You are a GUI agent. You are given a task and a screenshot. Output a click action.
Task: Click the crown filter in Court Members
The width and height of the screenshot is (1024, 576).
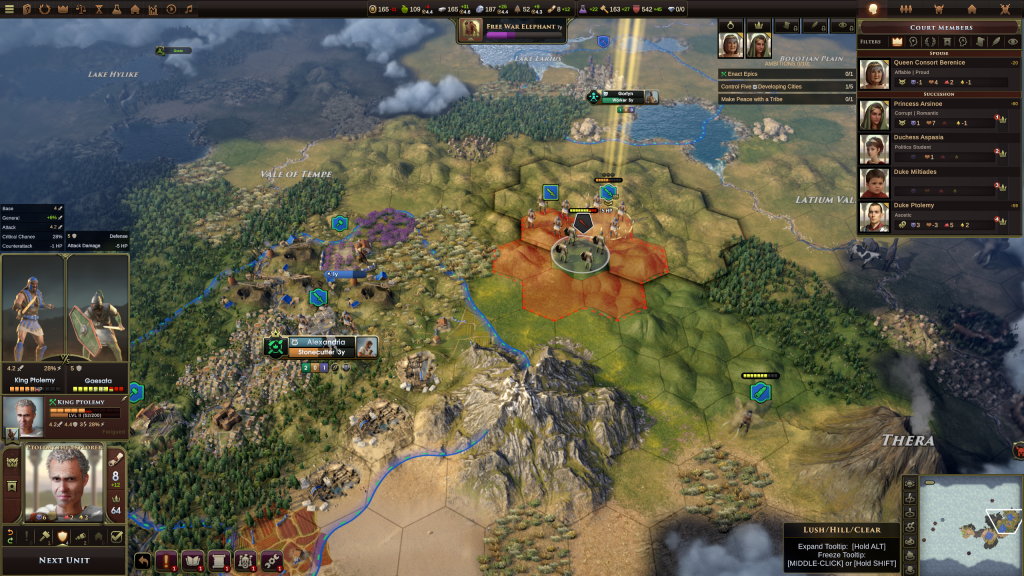pyautogui.click(x=897, y=42)
